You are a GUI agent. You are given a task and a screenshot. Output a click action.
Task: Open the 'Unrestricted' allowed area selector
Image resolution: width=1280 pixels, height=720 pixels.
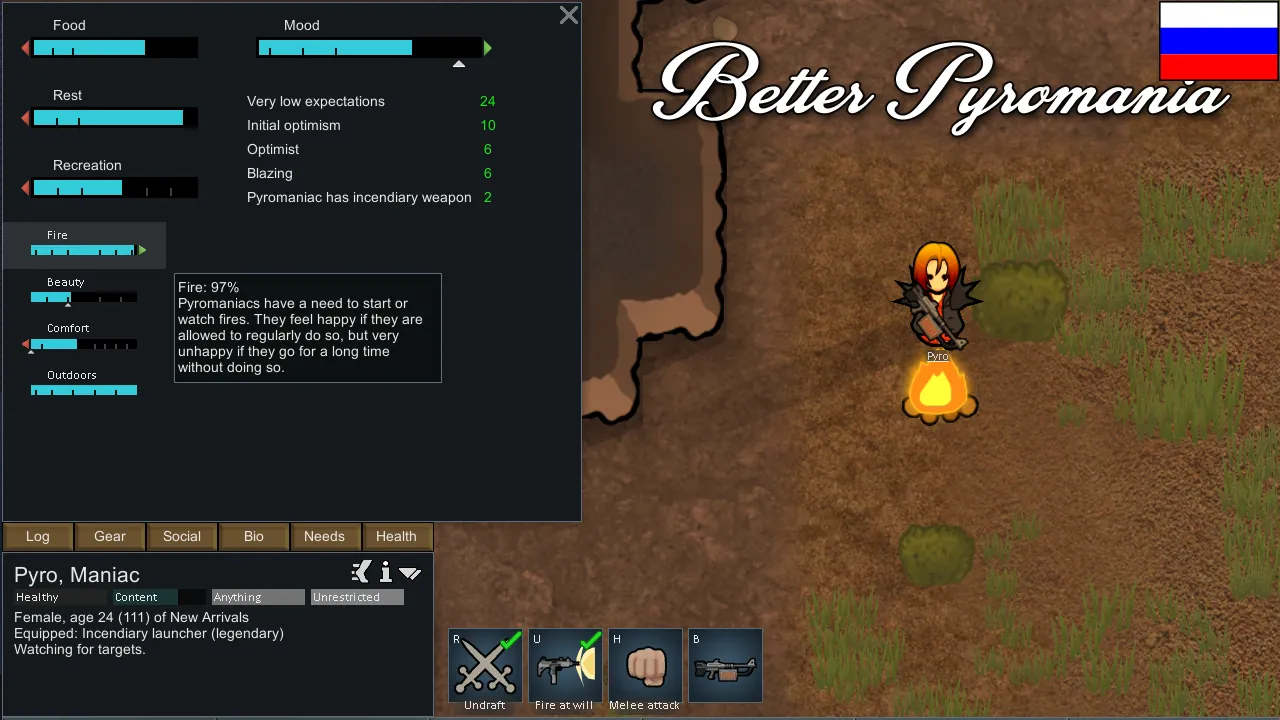point(357,597)
